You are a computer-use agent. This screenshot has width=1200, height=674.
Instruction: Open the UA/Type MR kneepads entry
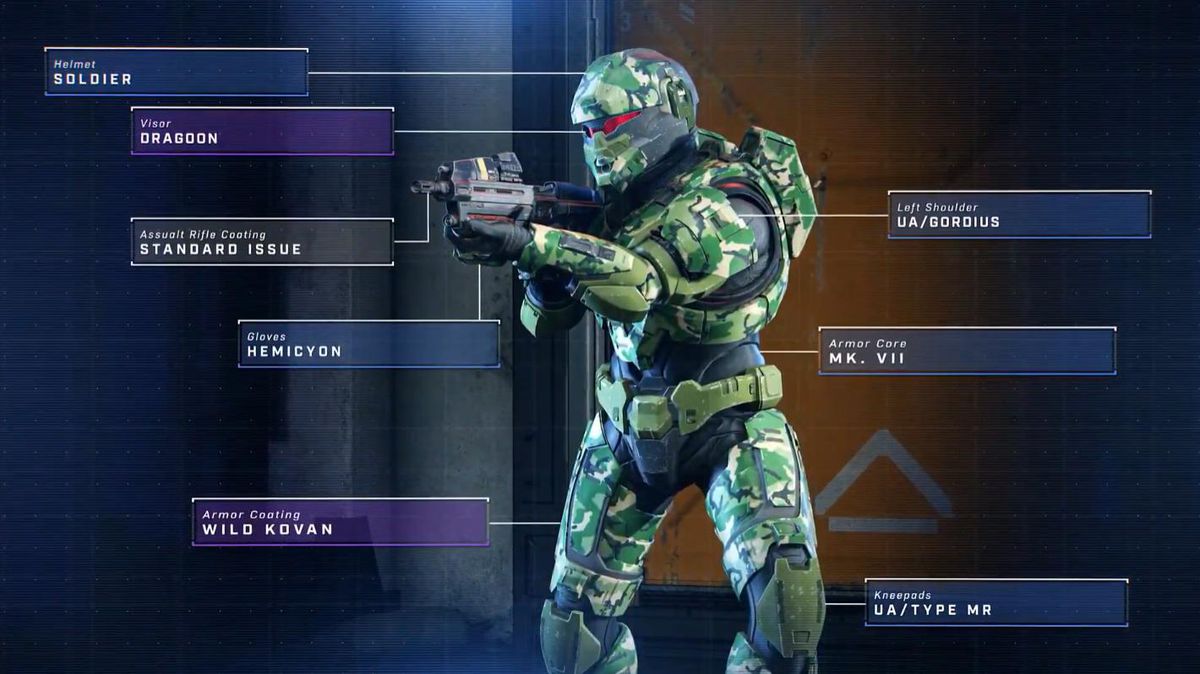tap(995, 602)
